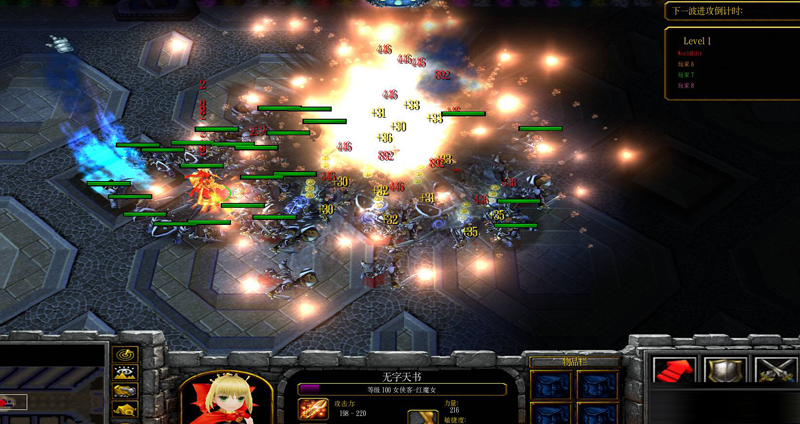Activate the shield command icon

[x=724, y=371]
